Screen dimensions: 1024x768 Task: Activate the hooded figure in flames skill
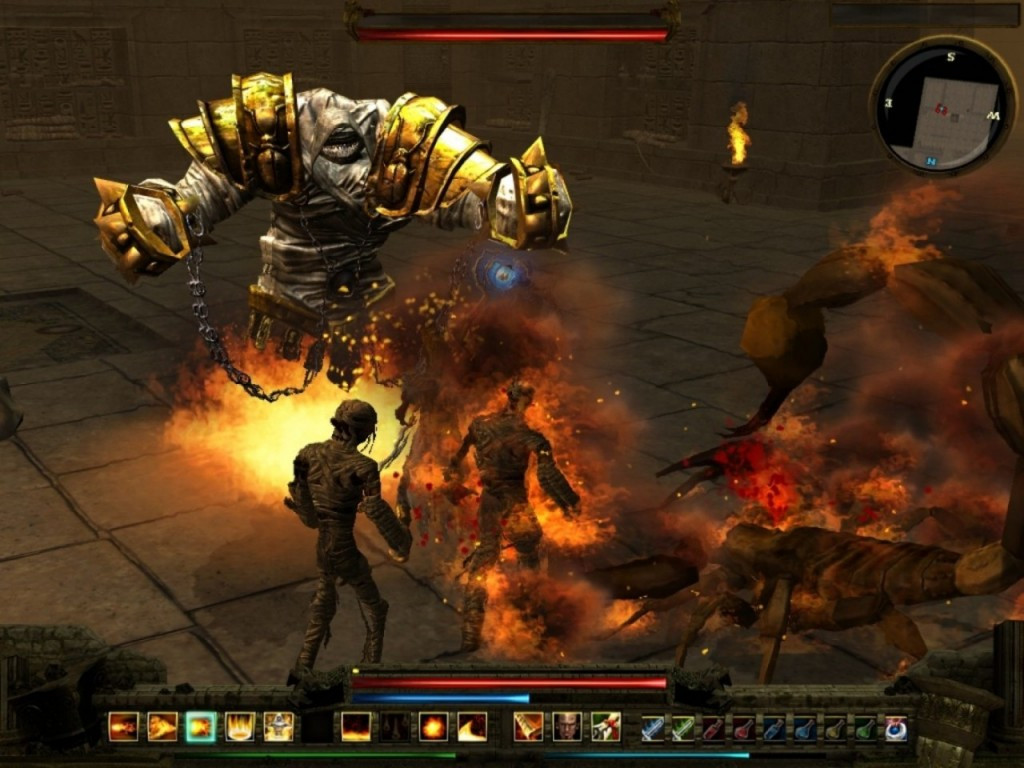(278, 726)
